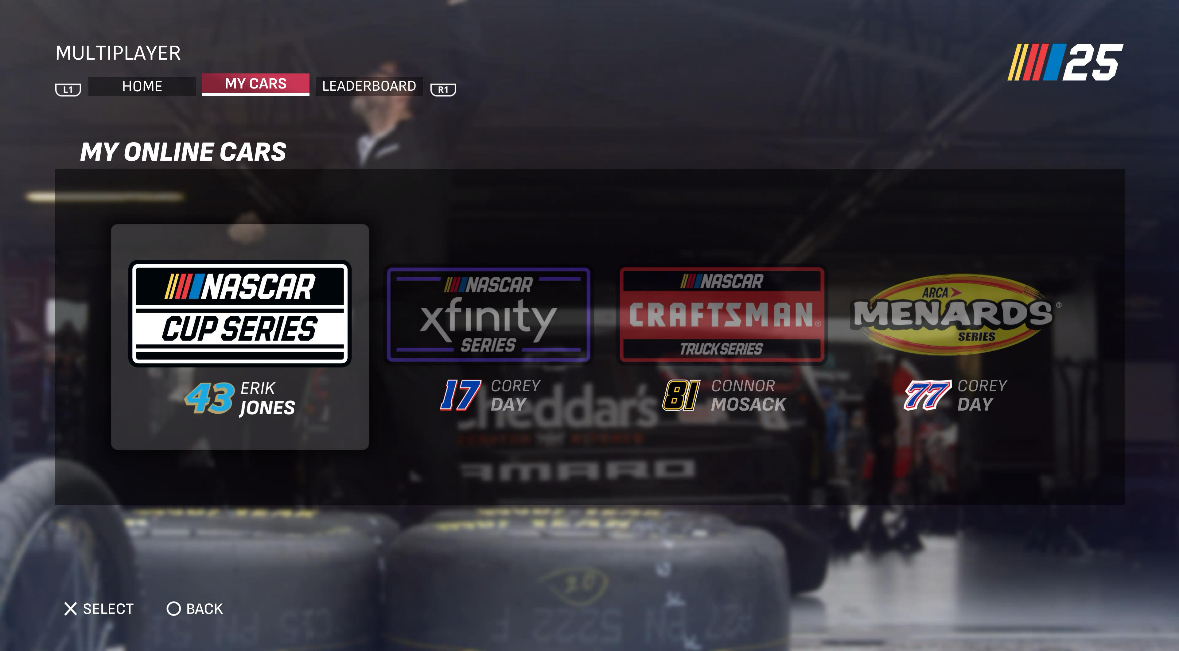
Task: Switch to the Home tab
Action: click(142, 86)
